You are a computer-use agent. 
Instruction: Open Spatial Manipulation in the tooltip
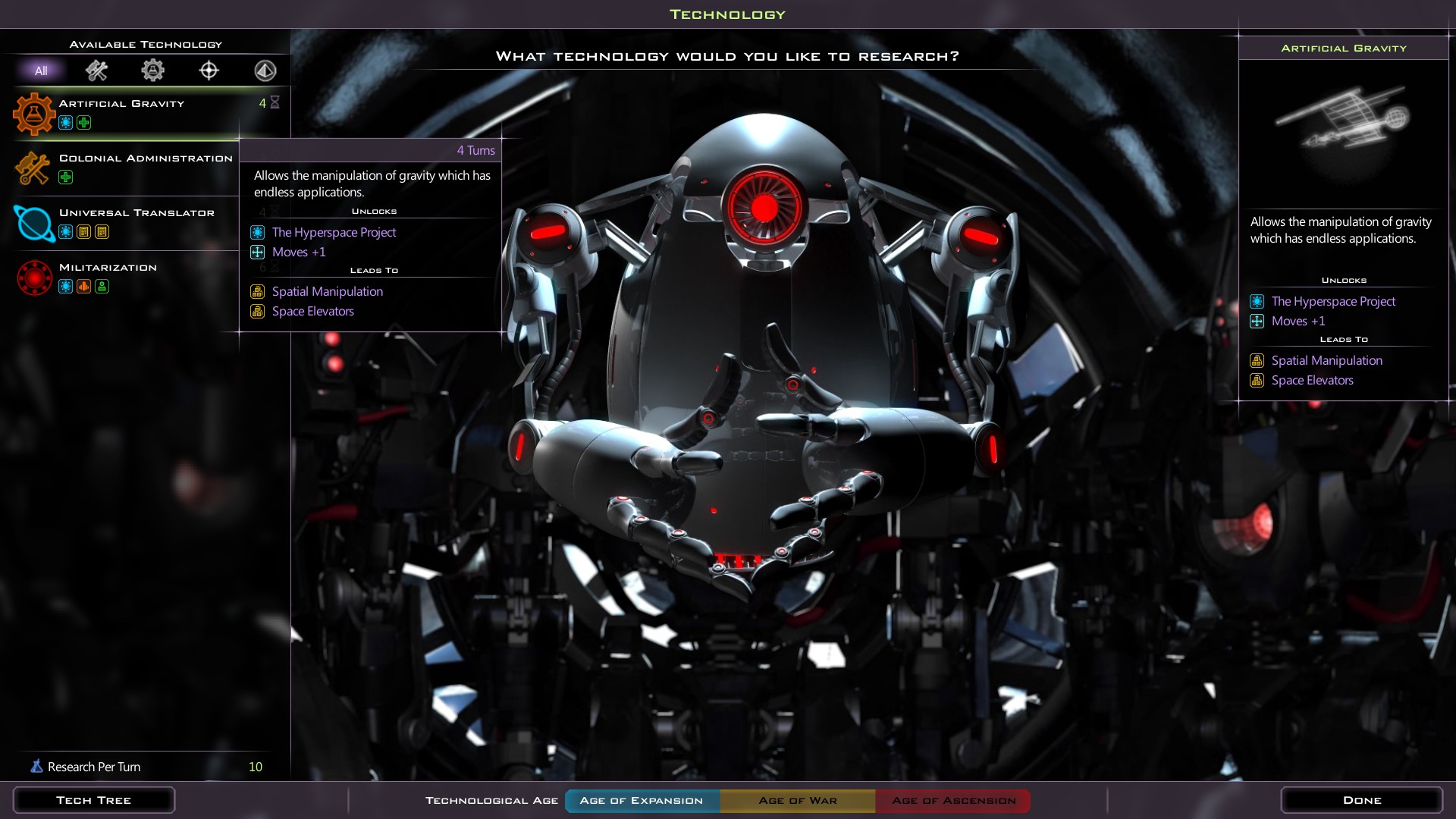coord(327,291)
